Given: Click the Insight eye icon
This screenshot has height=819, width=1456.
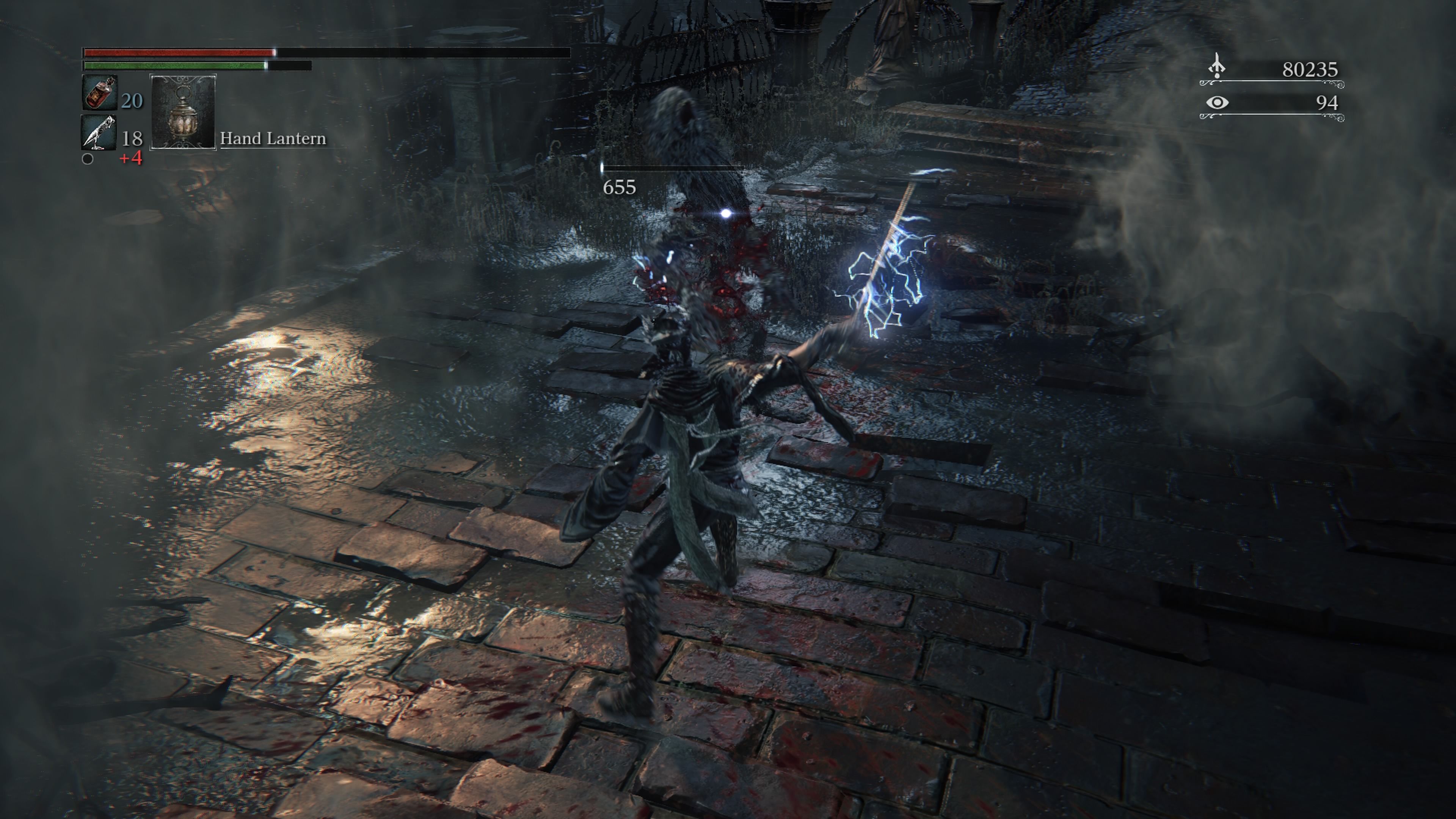Looking at the screenshot, I should coord(1217,102).
